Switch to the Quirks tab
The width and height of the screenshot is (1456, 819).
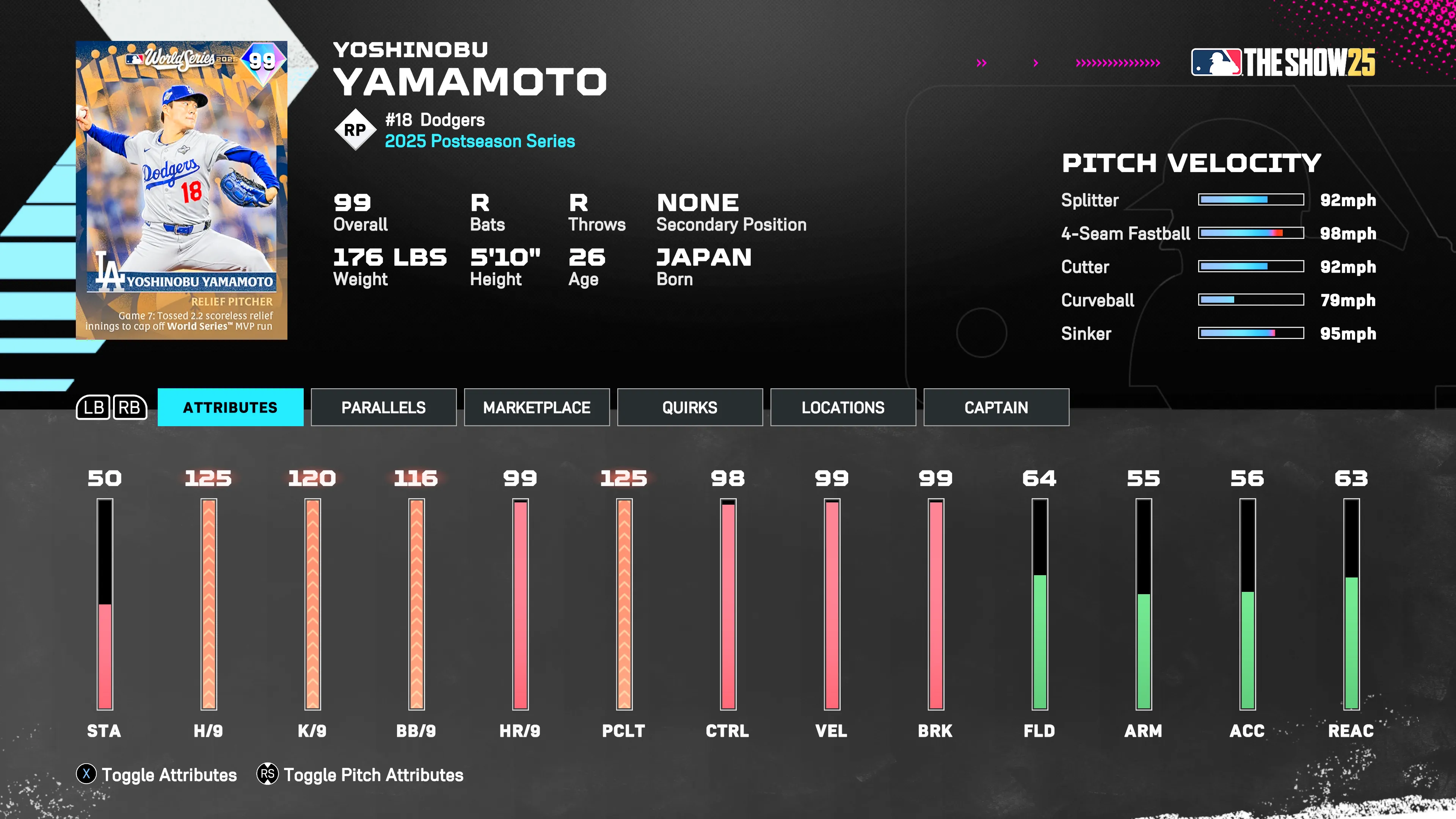690,407
